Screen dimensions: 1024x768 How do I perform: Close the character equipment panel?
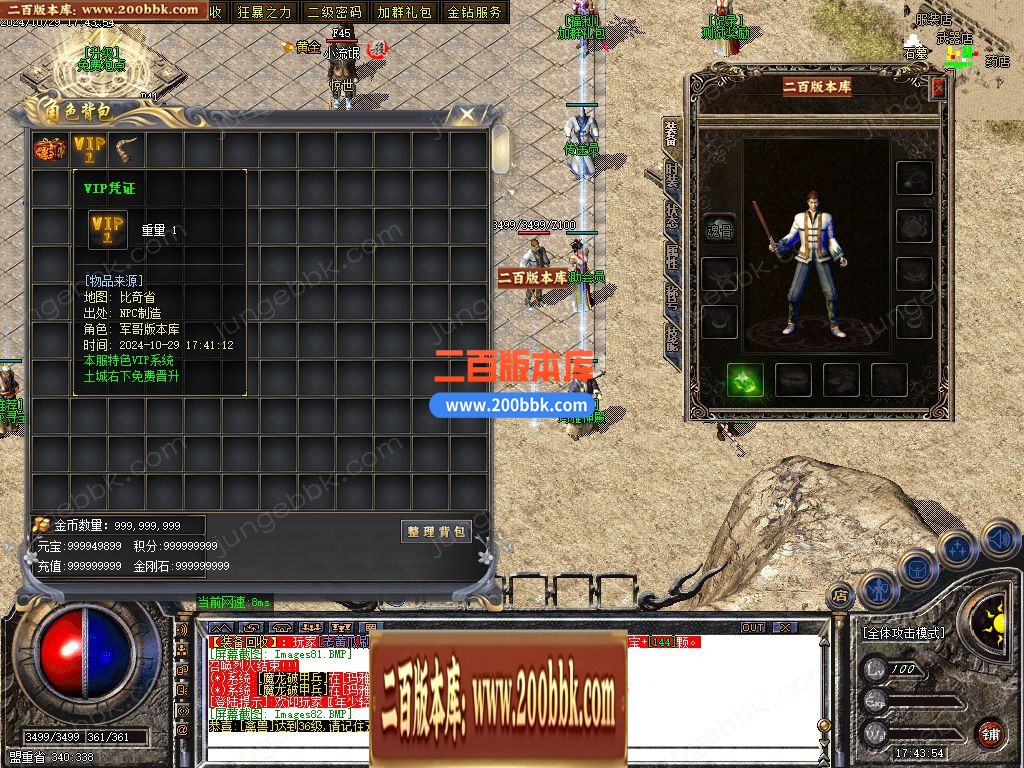pos(938,88)
